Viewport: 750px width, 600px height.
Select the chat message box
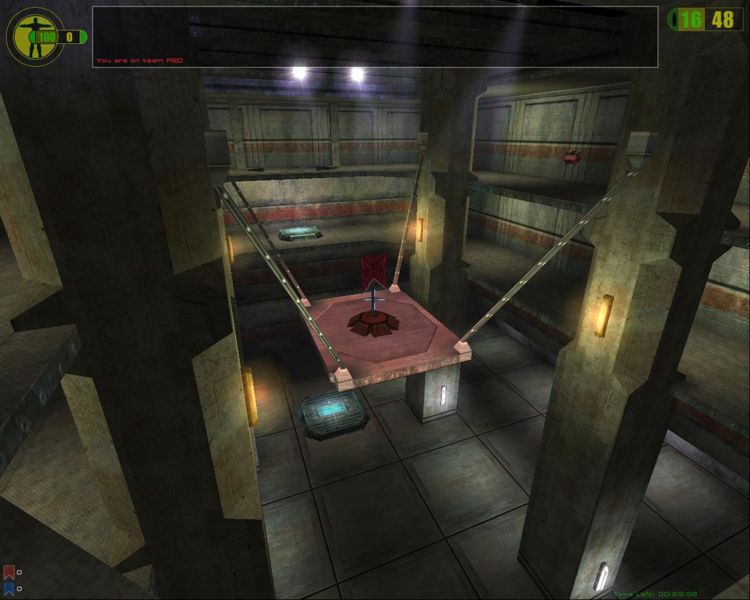(375, 36)
